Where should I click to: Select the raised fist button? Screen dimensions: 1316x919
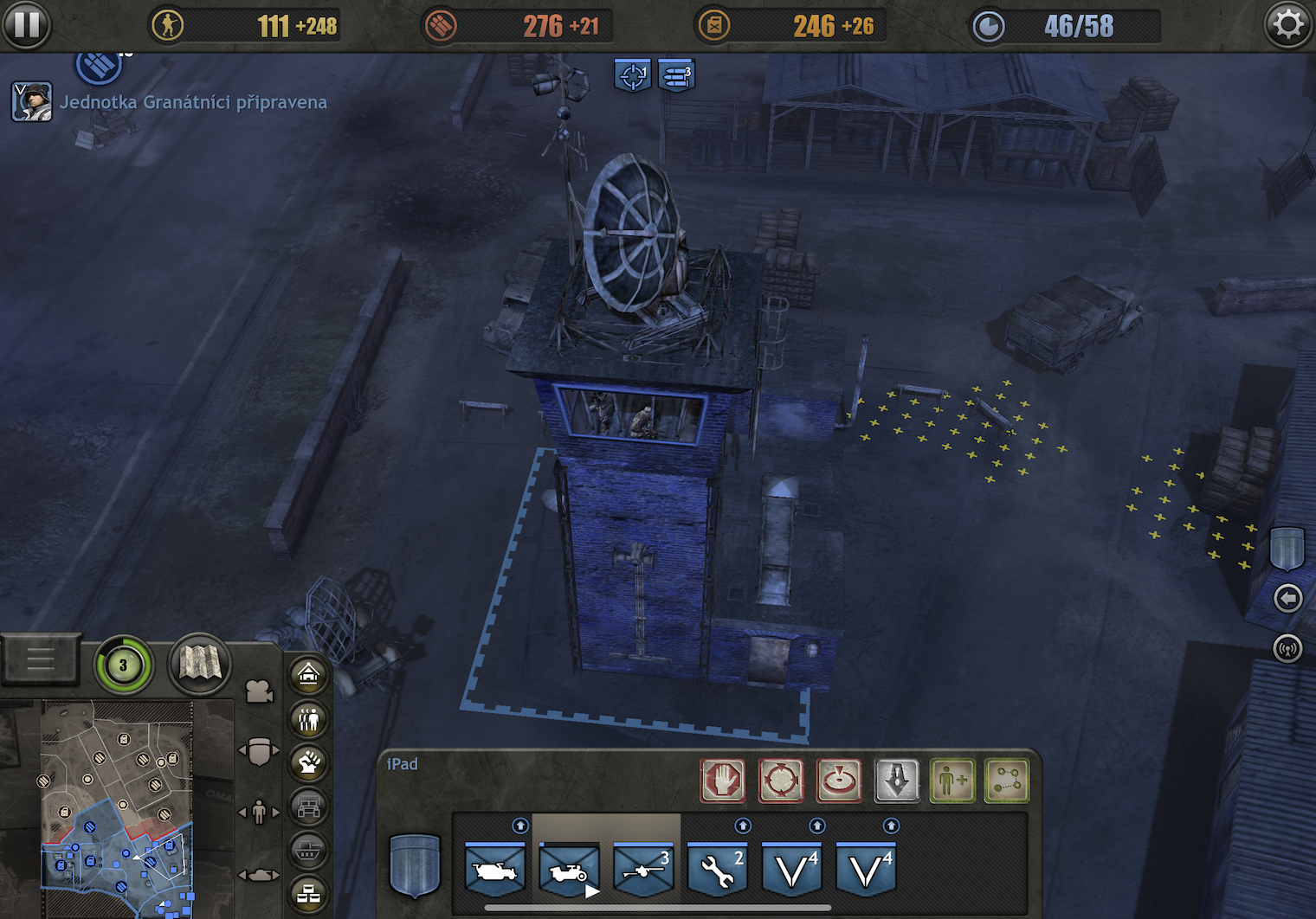(309, 762)
